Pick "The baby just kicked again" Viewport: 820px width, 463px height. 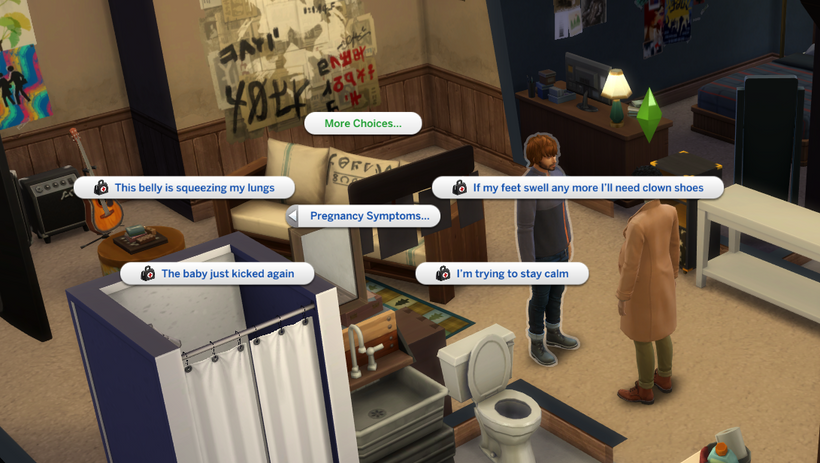[217, 273]
